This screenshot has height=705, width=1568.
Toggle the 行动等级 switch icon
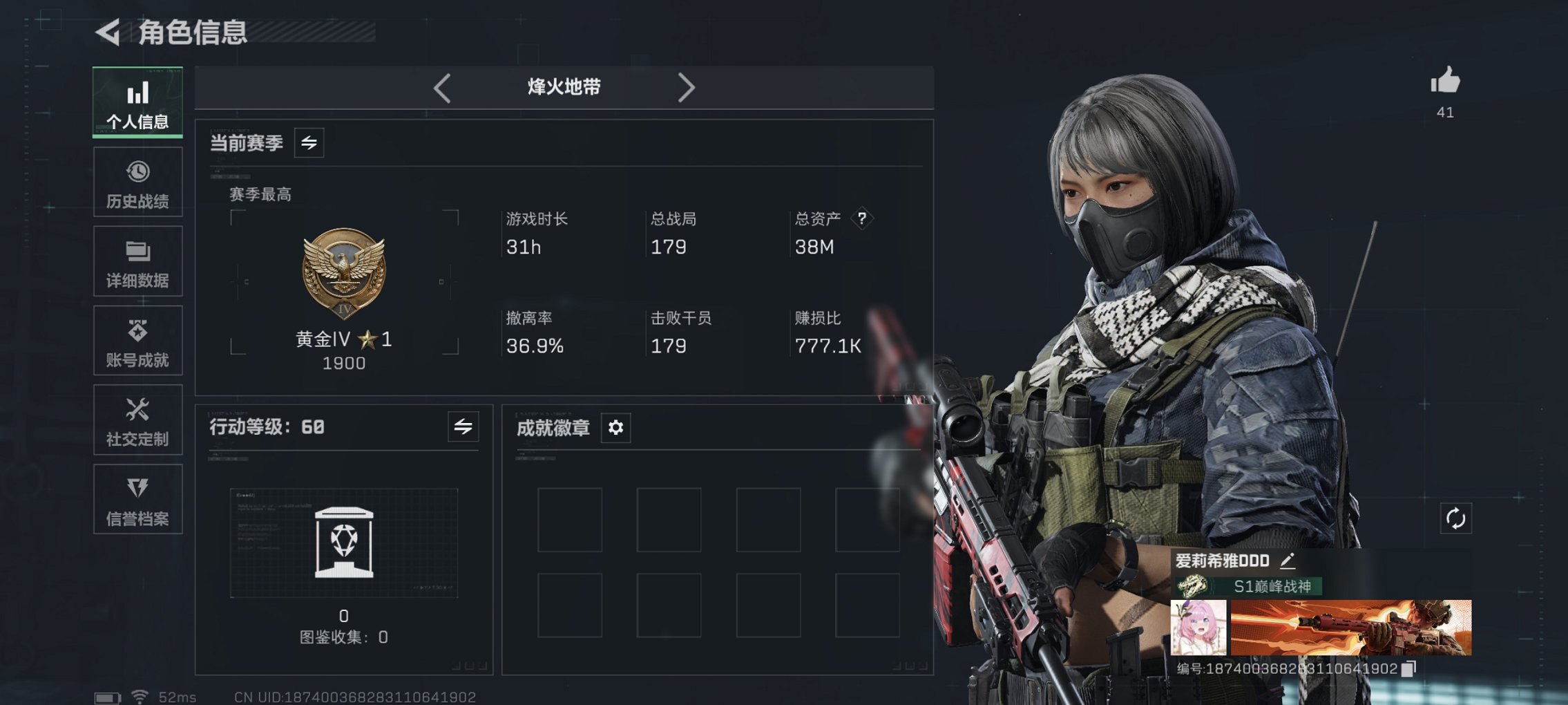(x=463, y=427)
